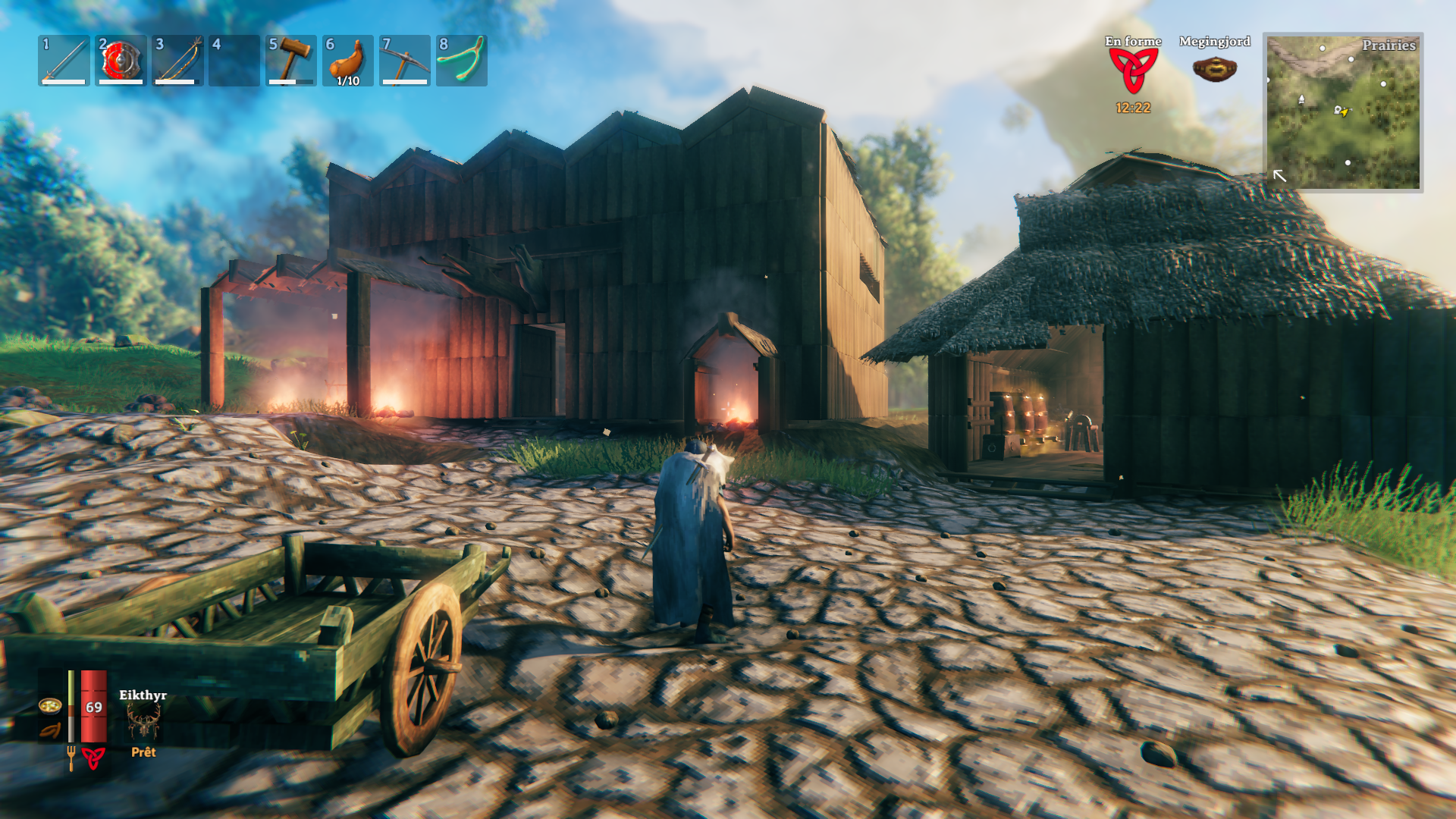Select the sword in hotbar slot 1
The width and height of the screenshot is (1456, 819).
[x=64, y=61]
